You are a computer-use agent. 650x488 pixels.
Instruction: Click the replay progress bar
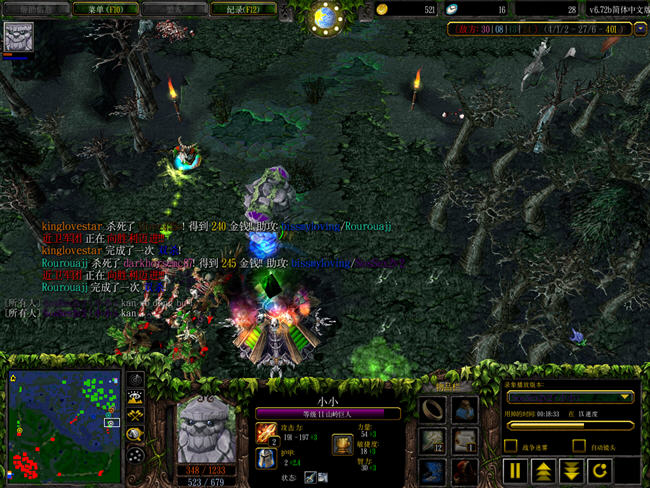[x=571, y=424]
